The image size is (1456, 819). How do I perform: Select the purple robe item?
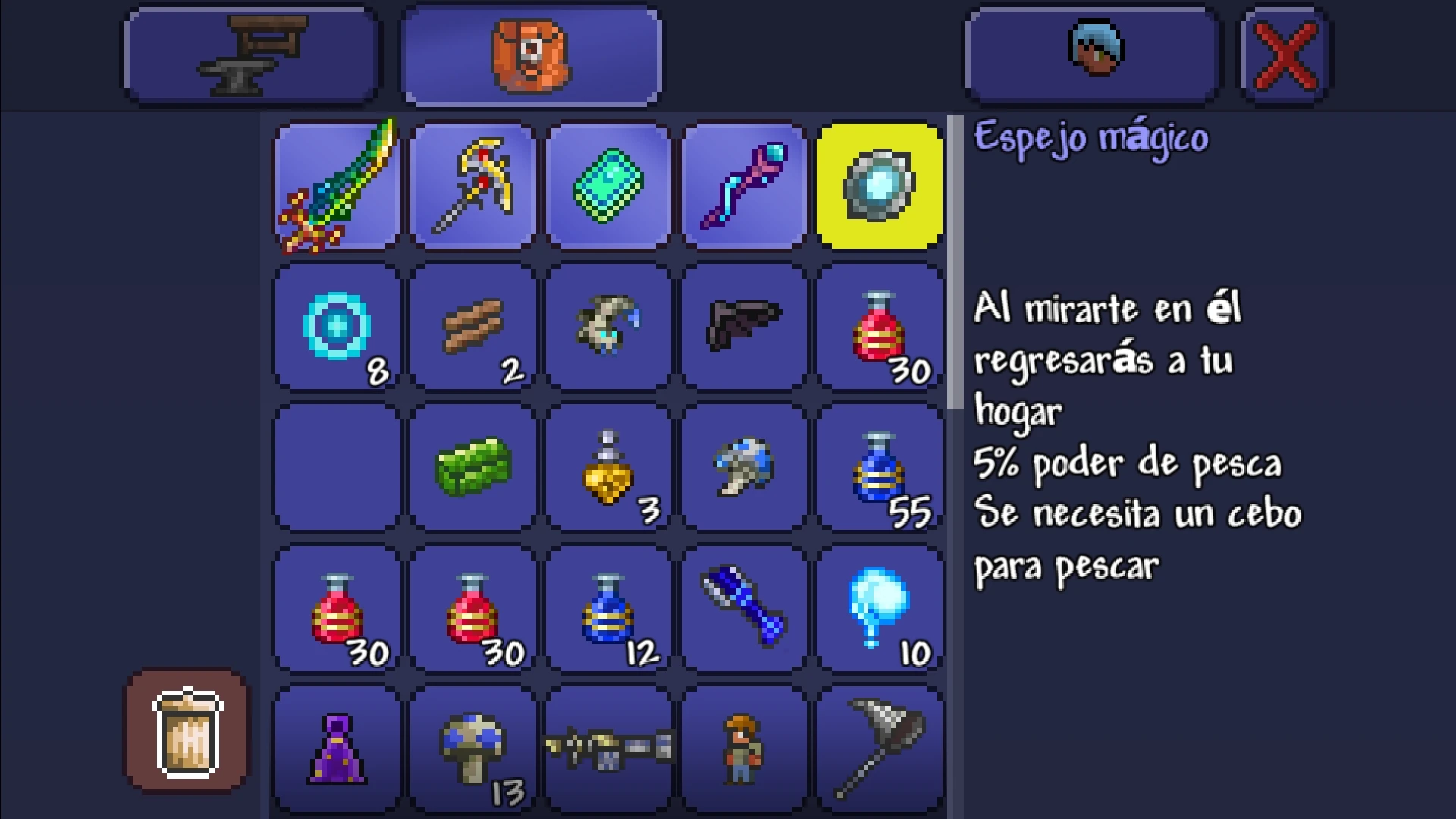click(x=336, y=747)
